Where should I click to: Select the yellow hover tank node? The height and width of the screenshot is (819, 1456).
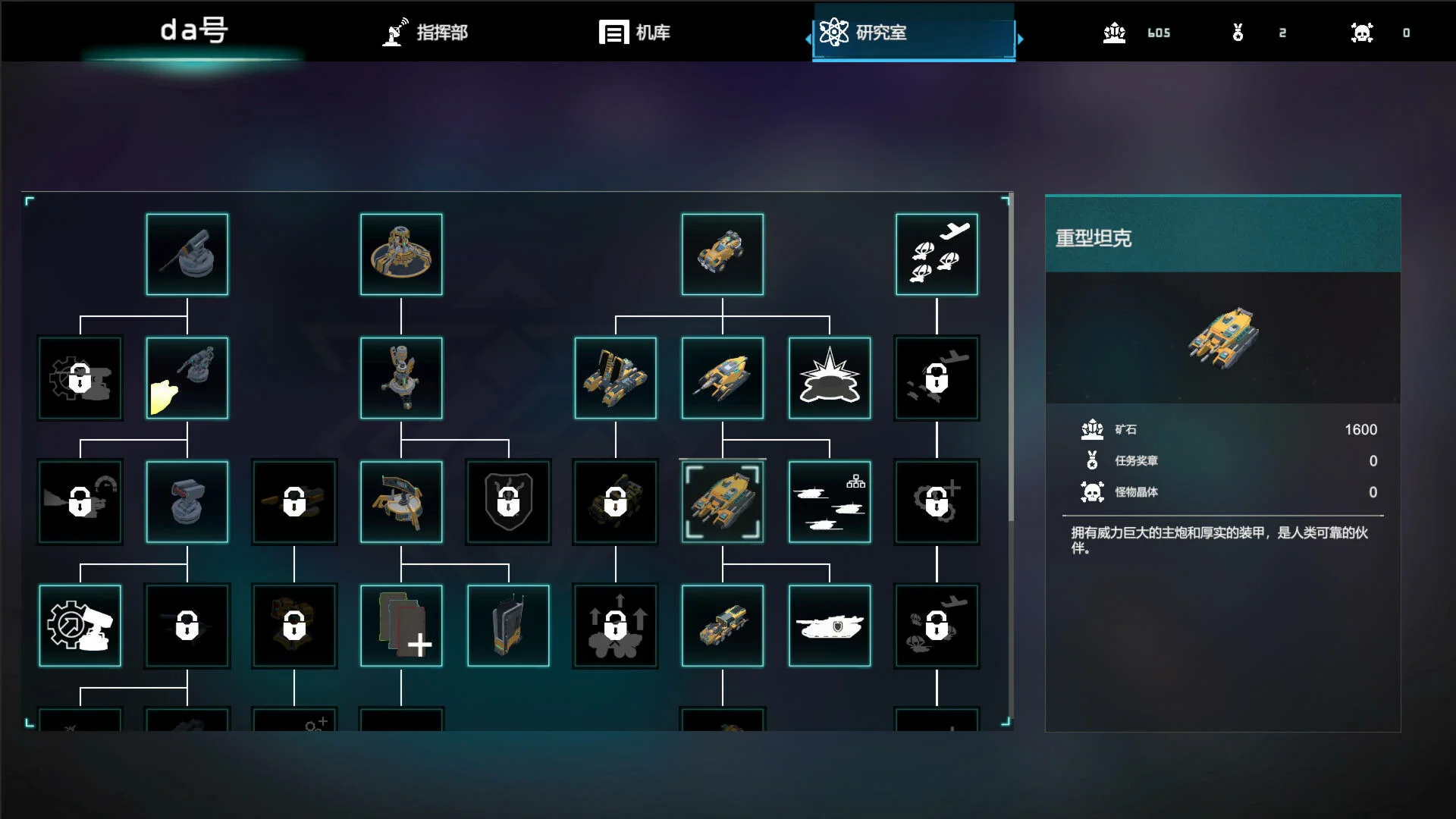click(723, 378)
